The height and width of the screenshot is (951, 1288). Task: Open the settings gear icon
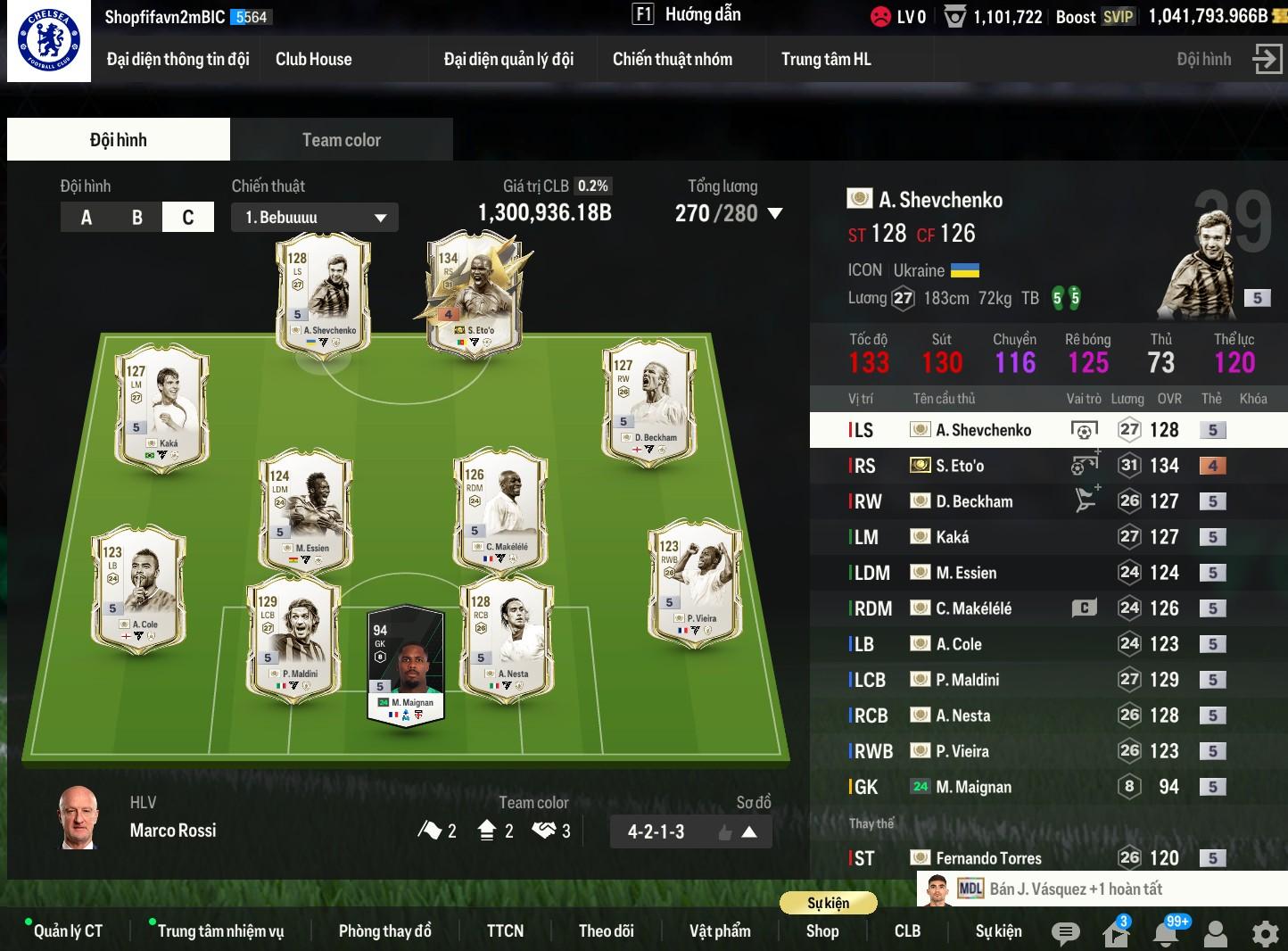pos(1265,933)
